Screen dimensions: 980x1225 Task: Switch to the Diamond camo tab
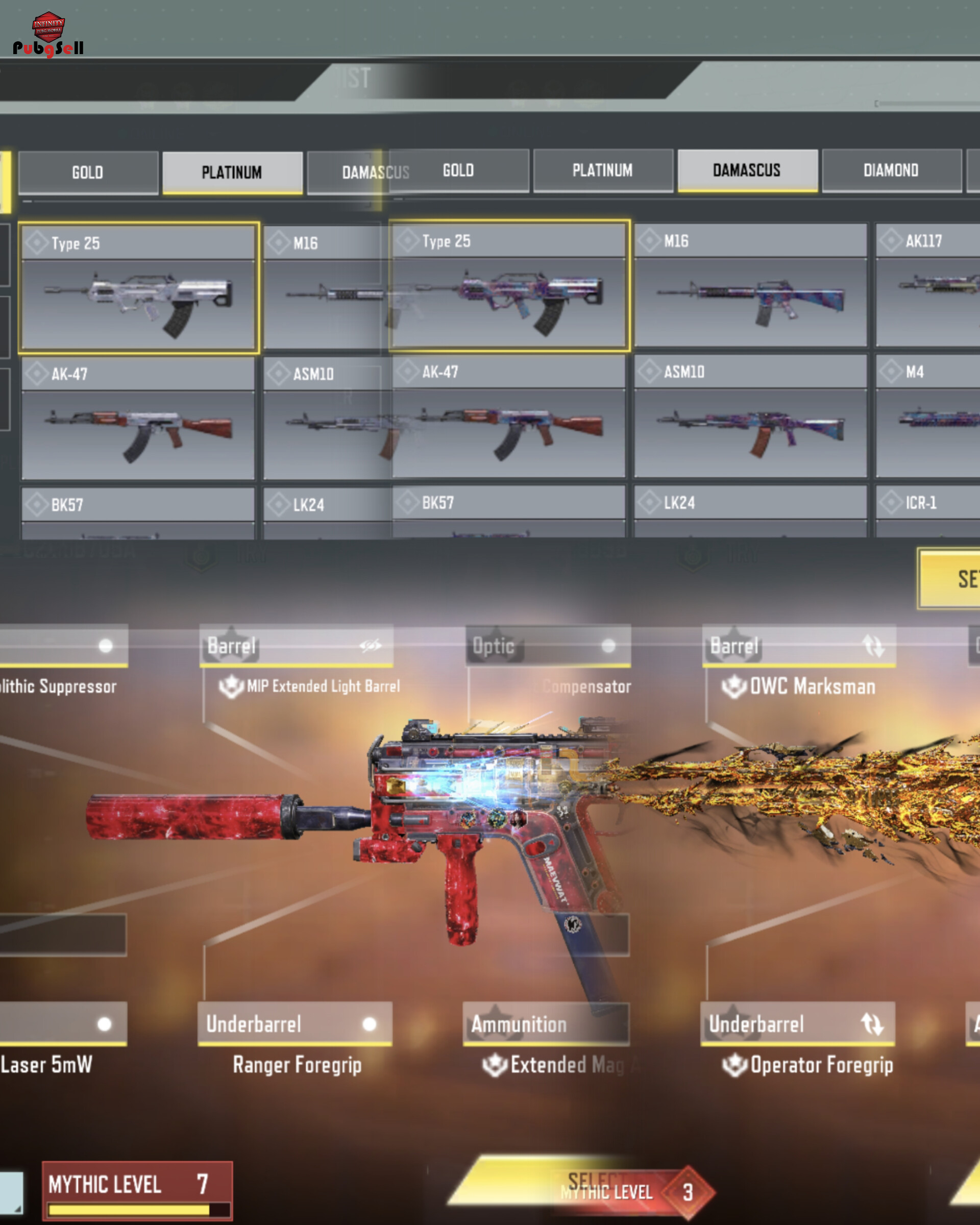891,170
